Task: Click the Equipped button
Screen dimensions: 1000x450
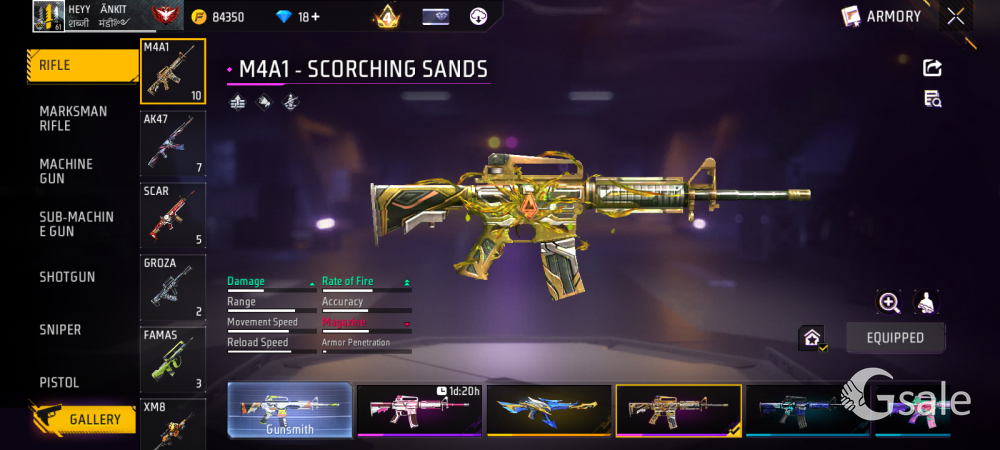Action: (895, 338)
